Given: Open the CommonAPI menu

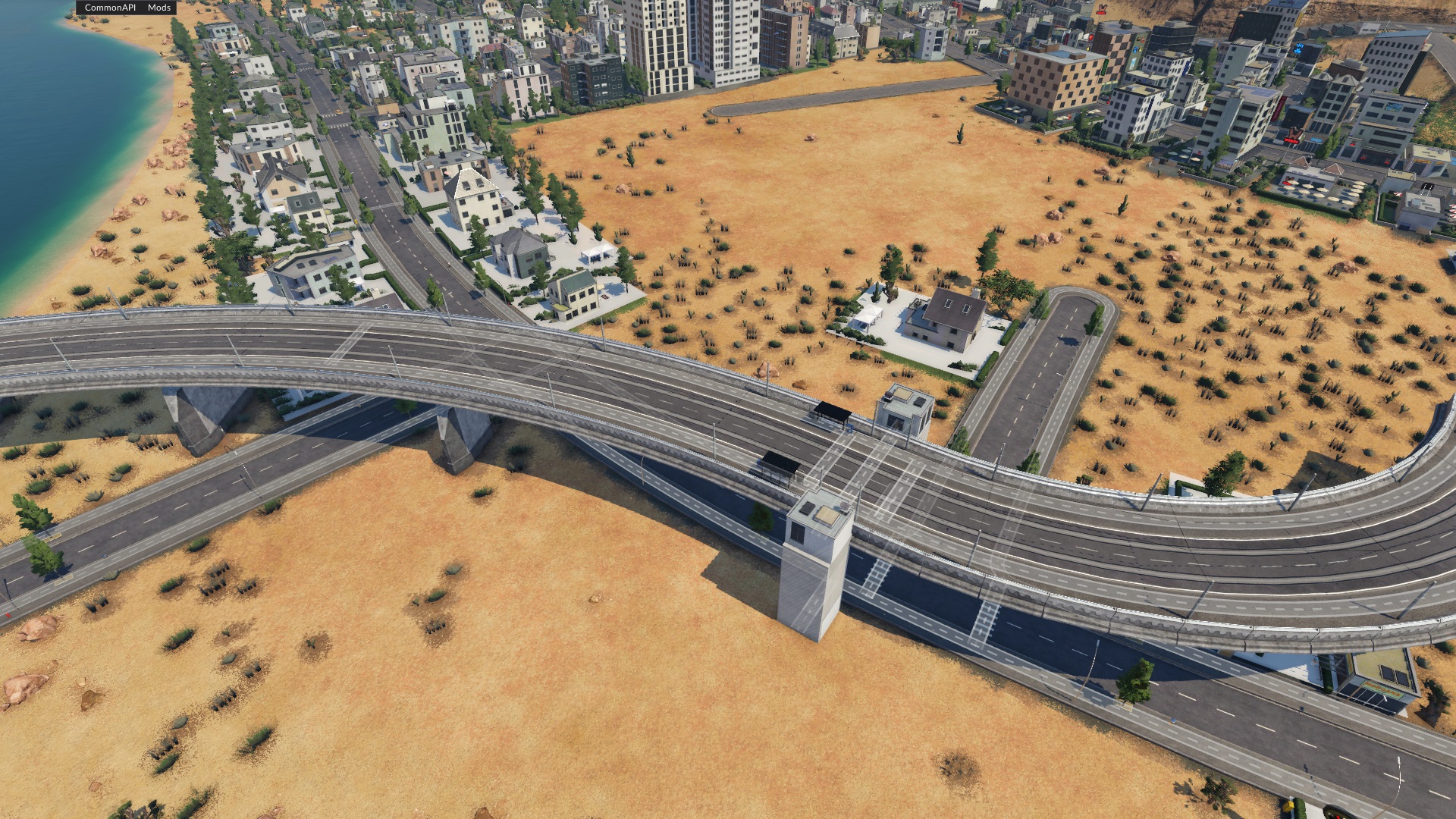Looking at the screenshot, I should tap(110, 8).
